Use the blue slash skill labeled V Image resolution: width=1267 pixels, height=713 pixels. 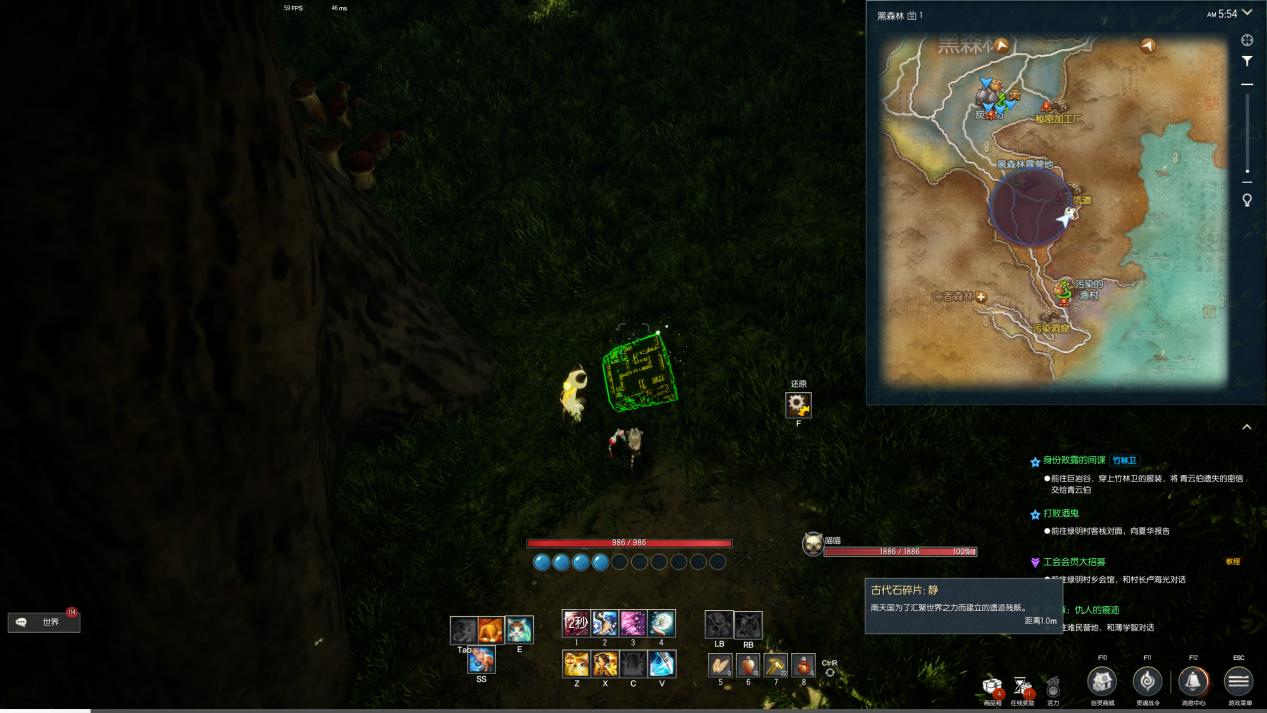click(x=661, y=663)
